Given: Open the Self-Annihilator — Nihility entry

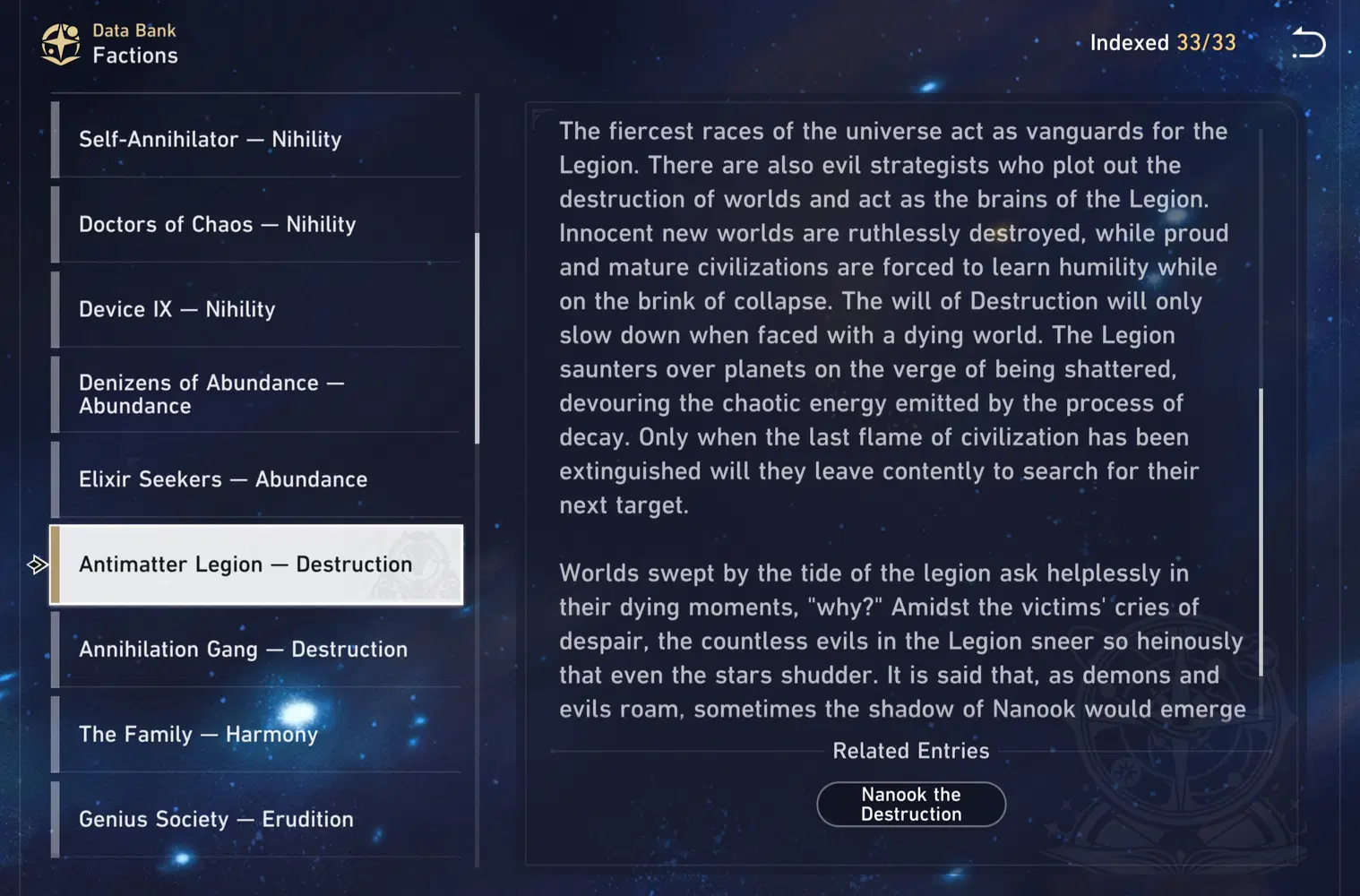Looking at the screenshot, I should coord(257,139).
